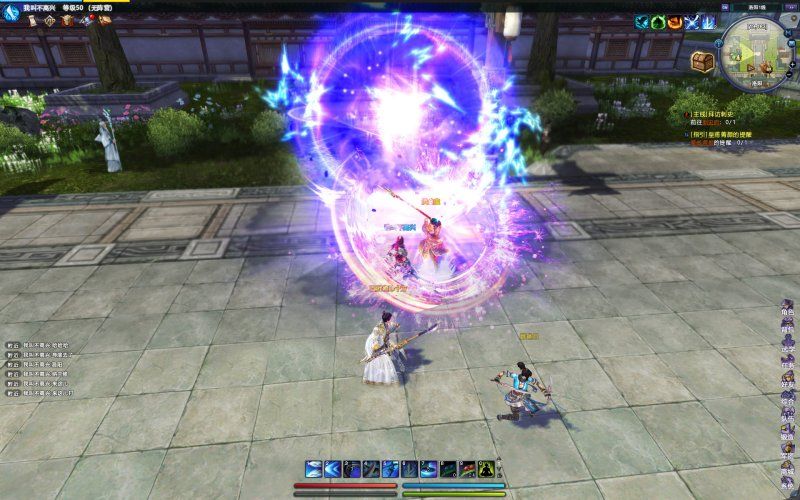
Task: Click the orange flame buff icon
Action: [675, 21]
